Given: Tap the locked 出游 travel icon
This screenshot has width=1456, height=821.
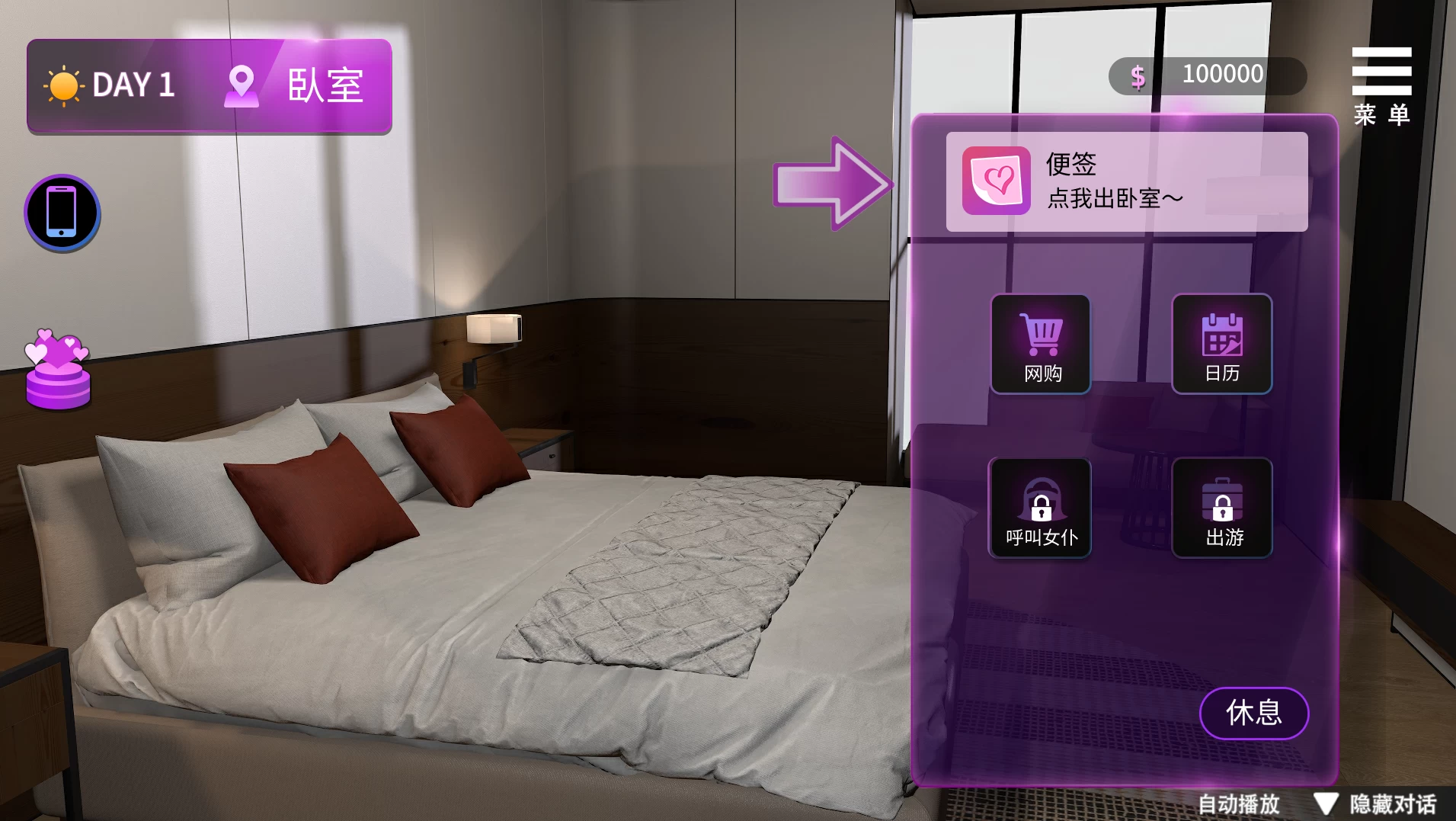Looking at the screenshot, I should coord(1221,508).
